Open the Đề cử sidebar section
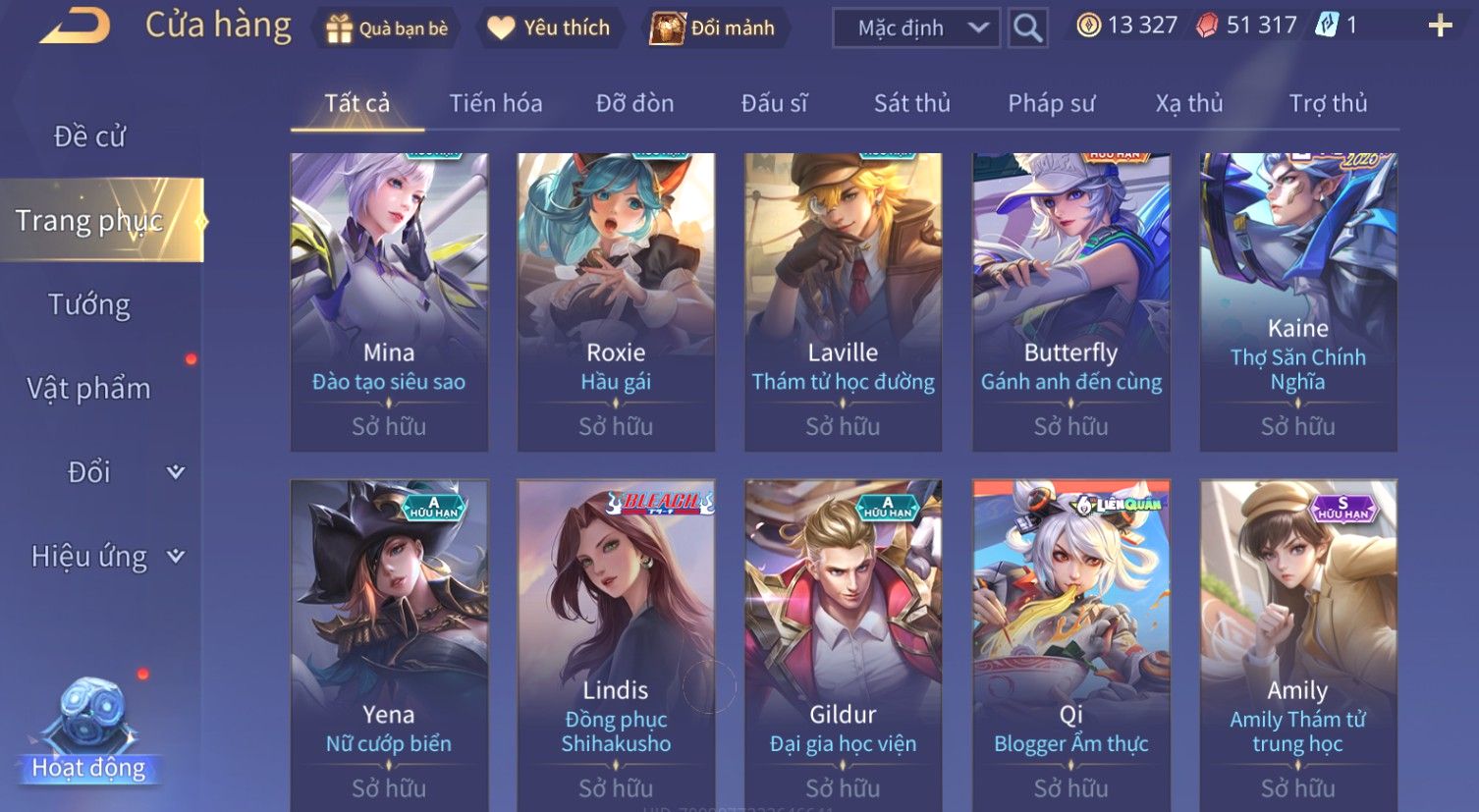The width and height of the screenshot is (1479, 812). point(89,136)
